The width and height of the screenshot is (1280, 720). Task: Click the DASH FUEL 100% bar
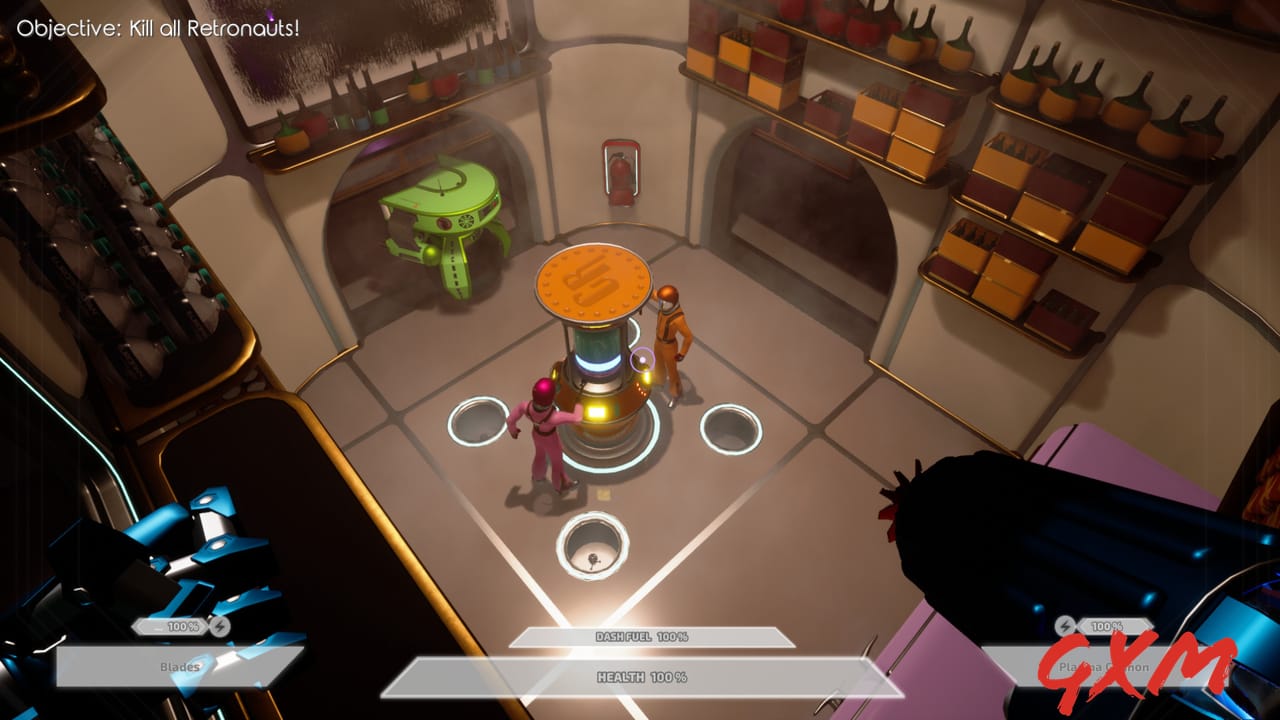click(640, 638)
